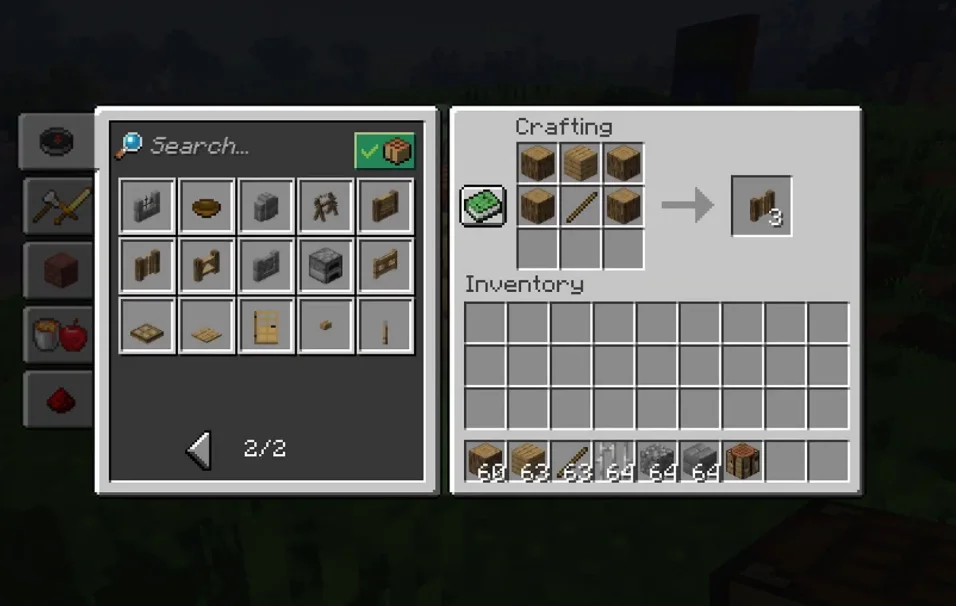Select the sticks stack in the hotbar
Image resolution: width=956 pixels, height=606 pixels.
(x=571, y=462)
